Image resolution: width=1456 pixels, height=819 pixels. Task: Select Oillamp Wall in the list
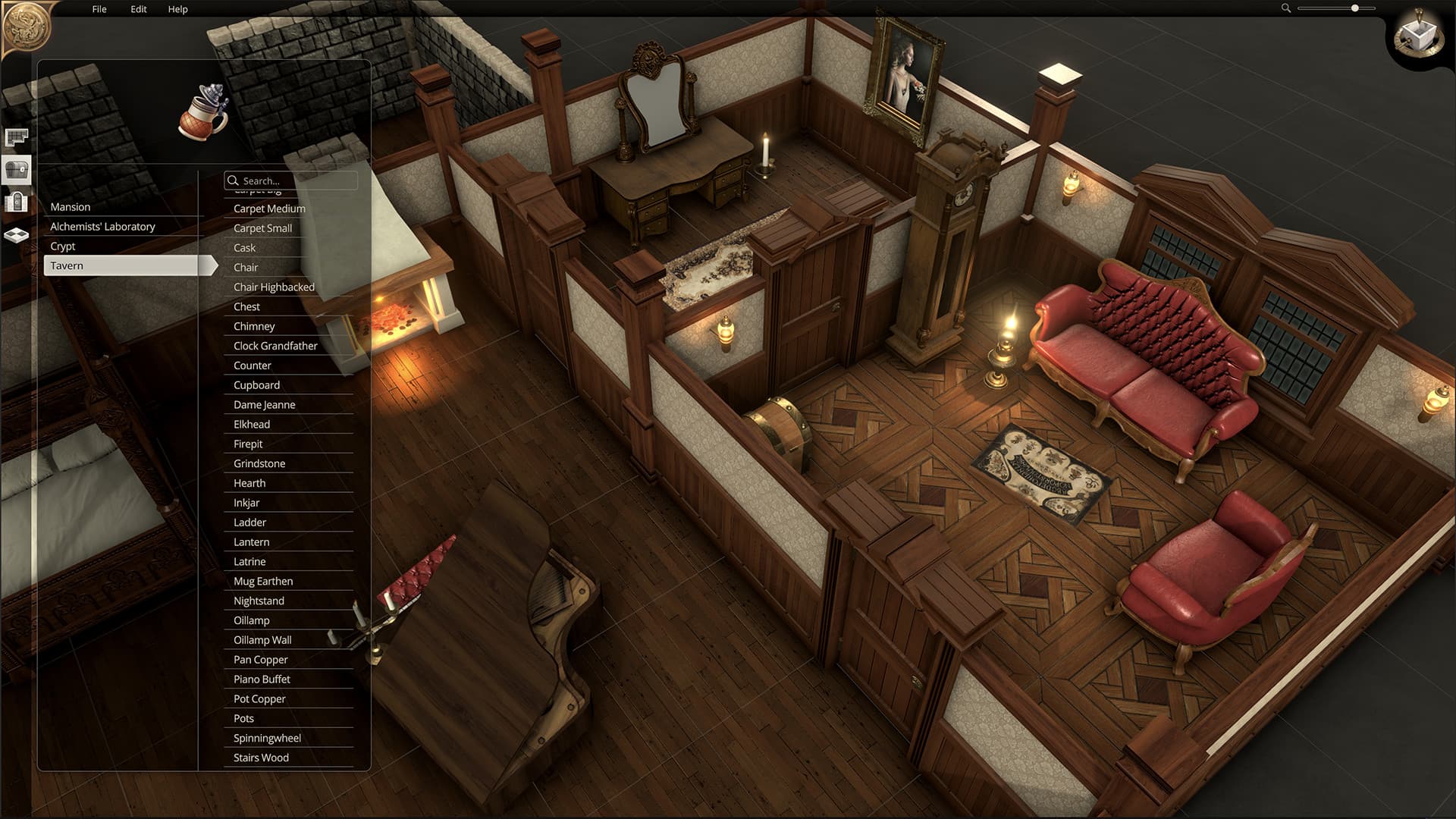(x=262, y=640)
